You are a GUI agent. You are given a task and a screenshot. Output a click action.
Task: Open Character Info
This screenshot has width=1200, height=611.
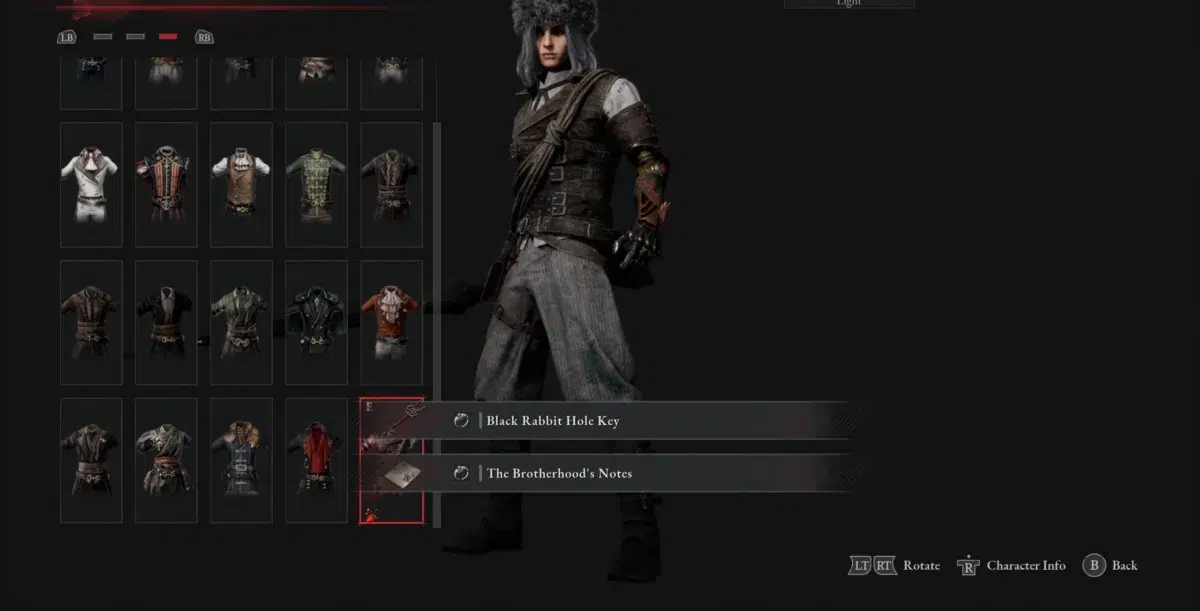click(1025, 565)
